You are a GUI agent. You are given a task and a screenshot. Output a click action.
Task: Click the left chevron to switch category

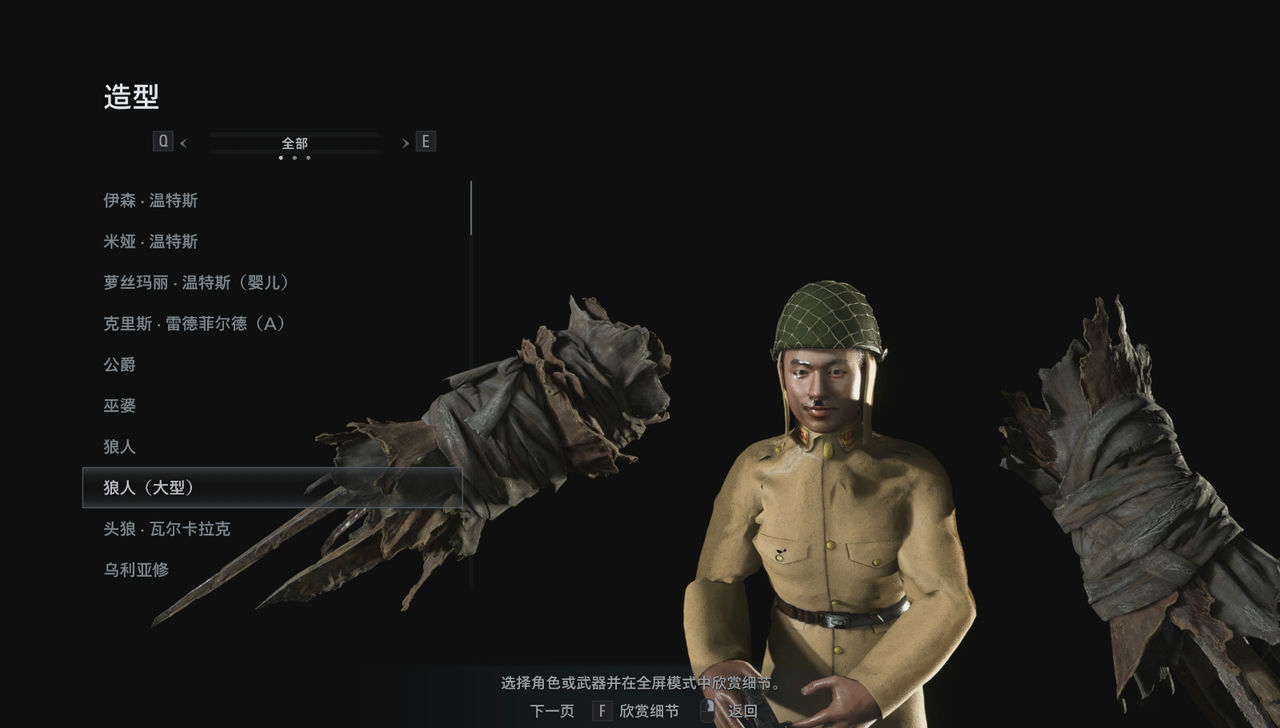tap(184, 141)
